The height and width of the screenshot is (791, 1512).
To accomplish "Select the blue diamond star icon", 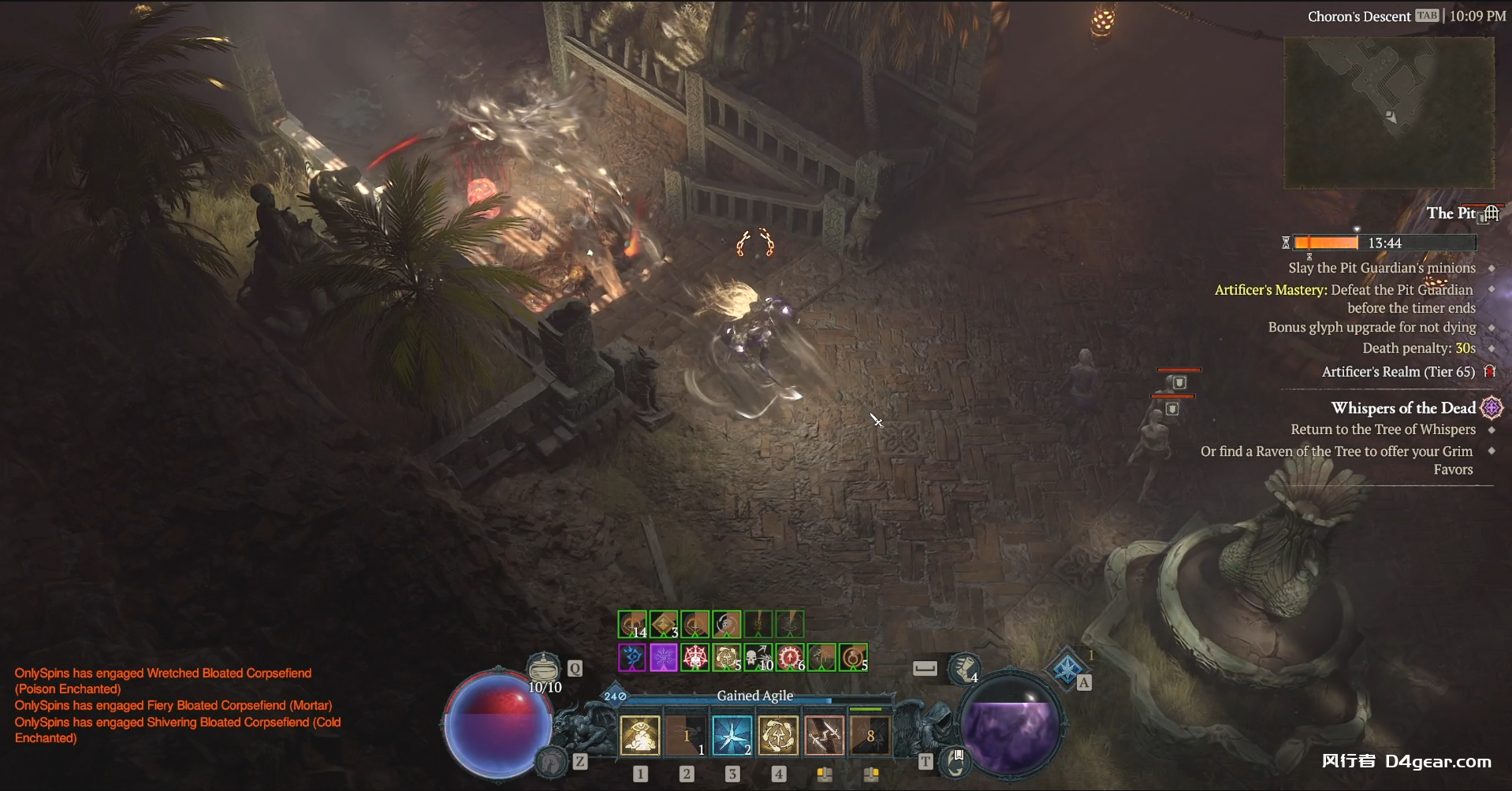I will [1067, 670].
